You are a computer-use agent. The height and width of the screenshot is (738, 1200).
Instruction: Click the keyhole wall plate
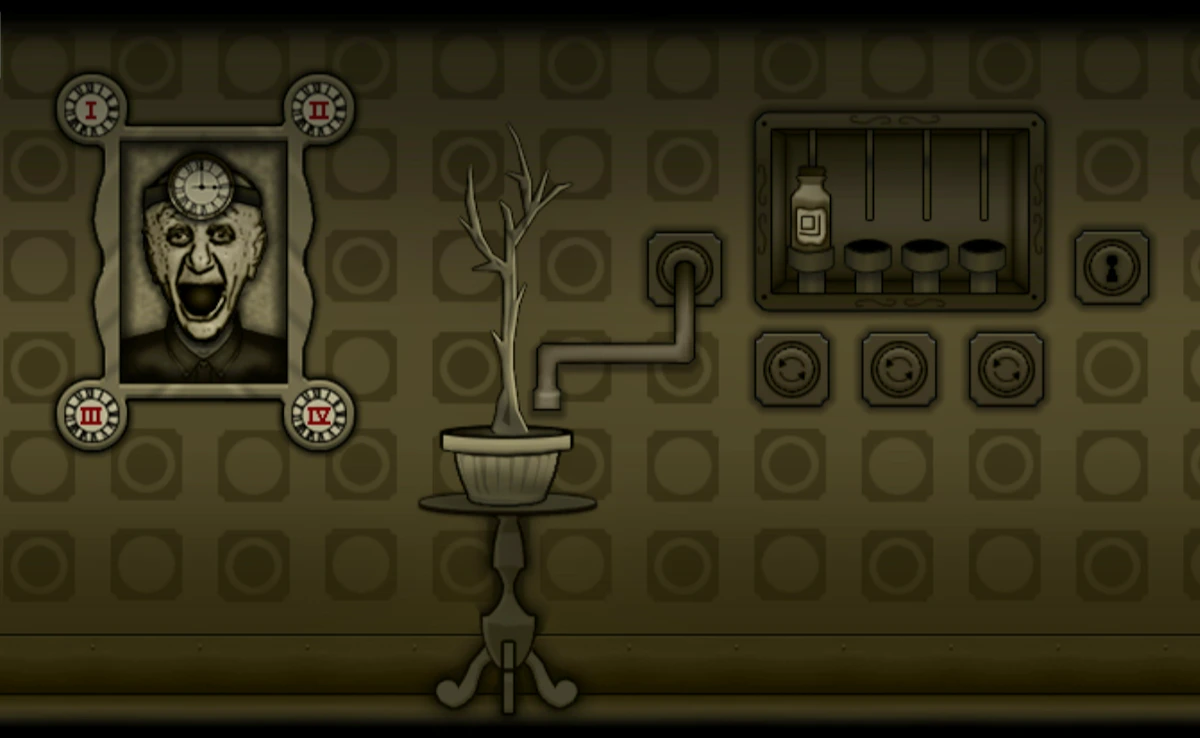1111,267
